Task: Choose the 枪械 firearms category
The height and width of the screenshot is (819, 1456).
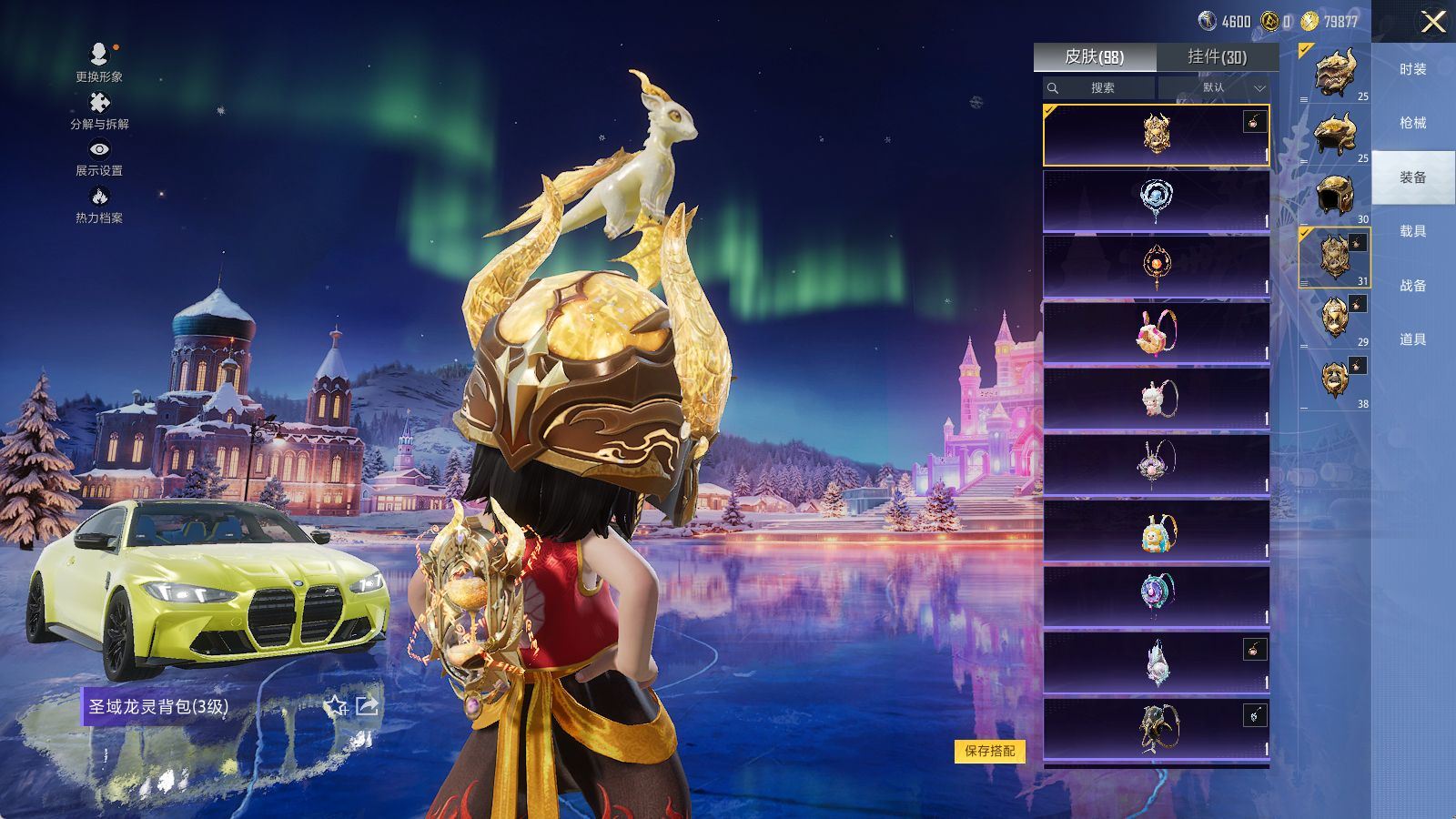Action: pyautogui.click(x=1412, y=123)
